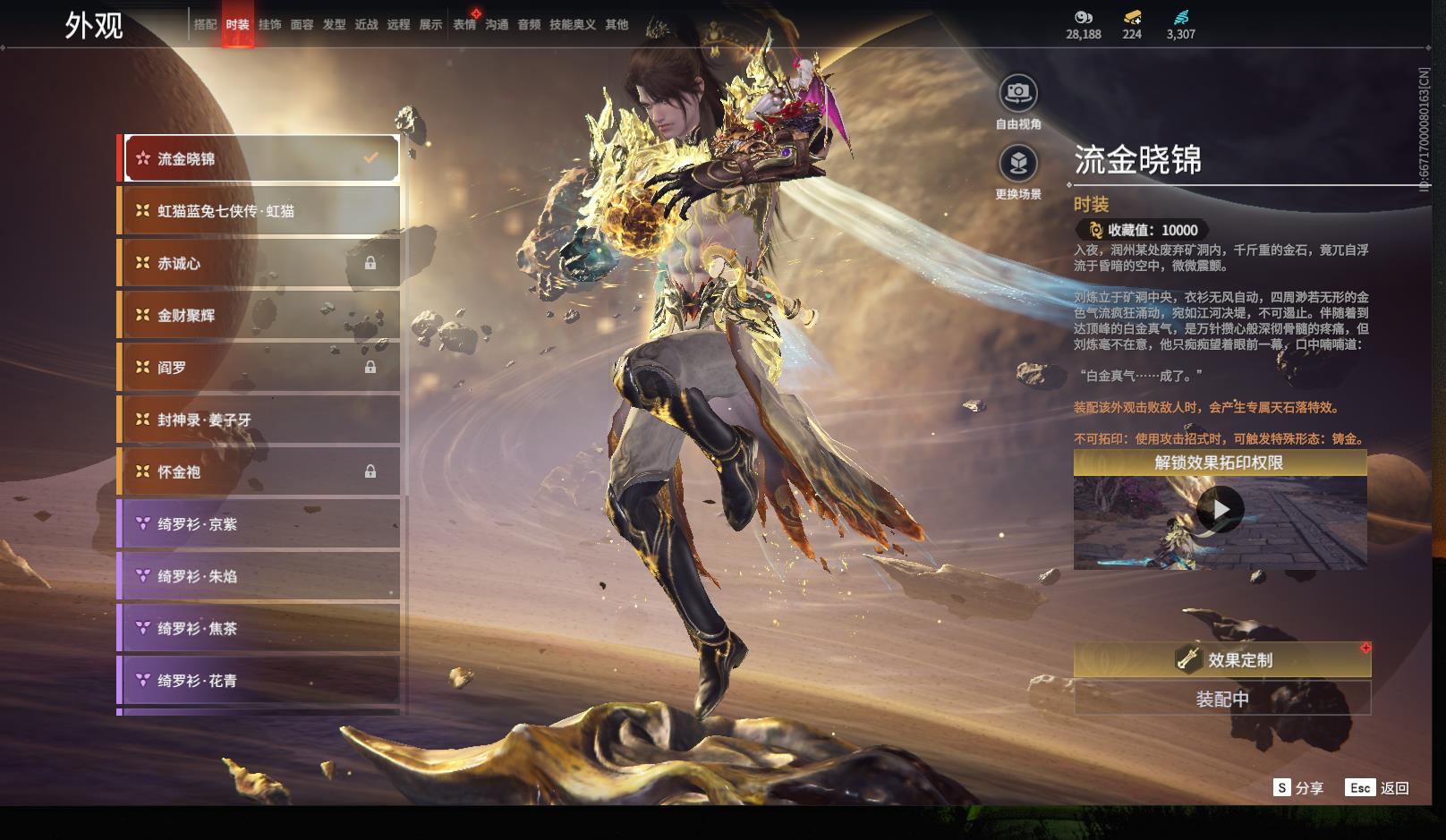Image resolution: width=1446 pixels, height=840 pixels.
Task: Play the outfit effect preview video
Action: 1220,510
